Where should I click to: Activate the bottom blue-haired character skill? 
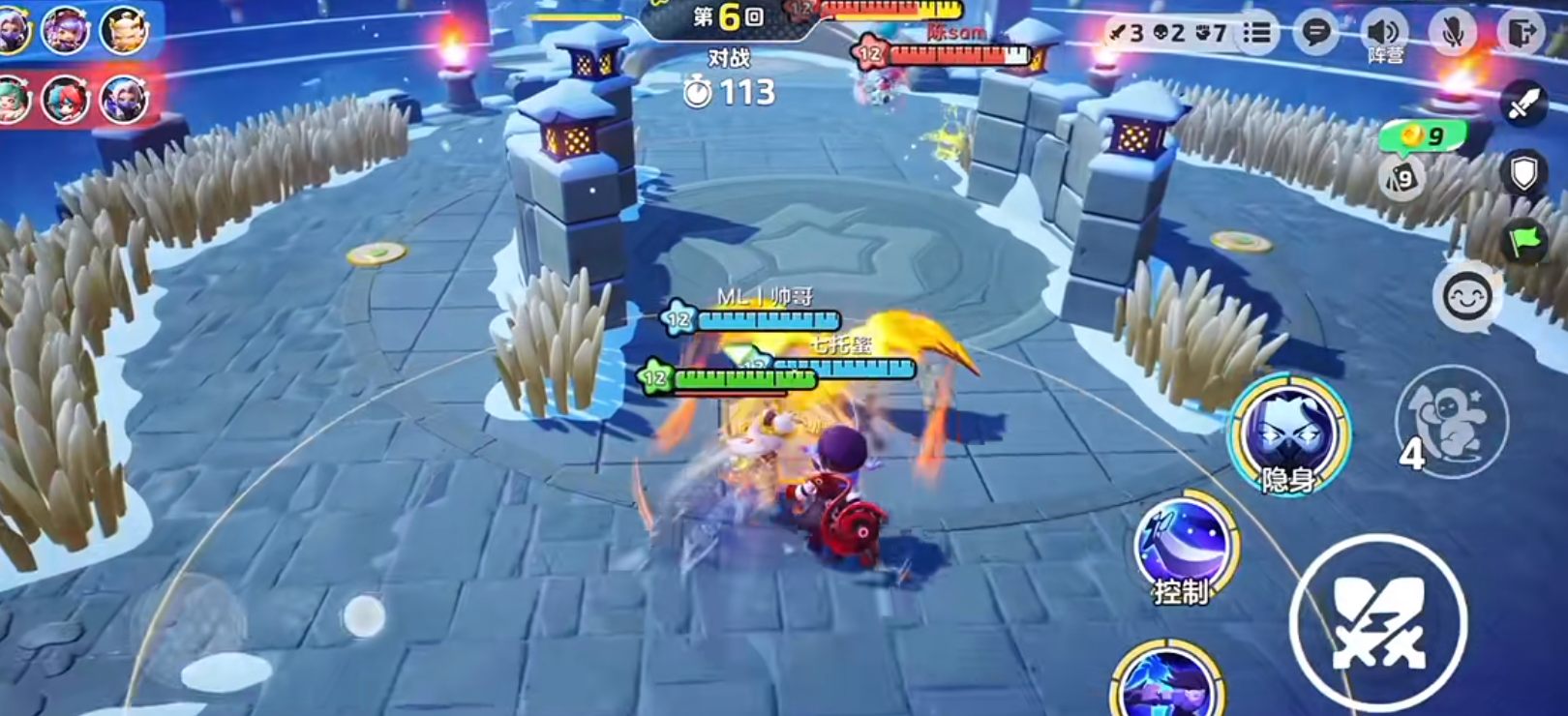click(1167, 683)
